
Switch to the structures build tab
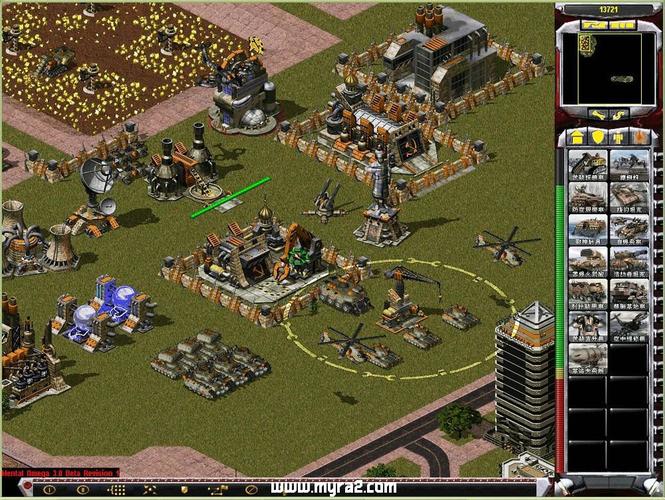(576, 136)
